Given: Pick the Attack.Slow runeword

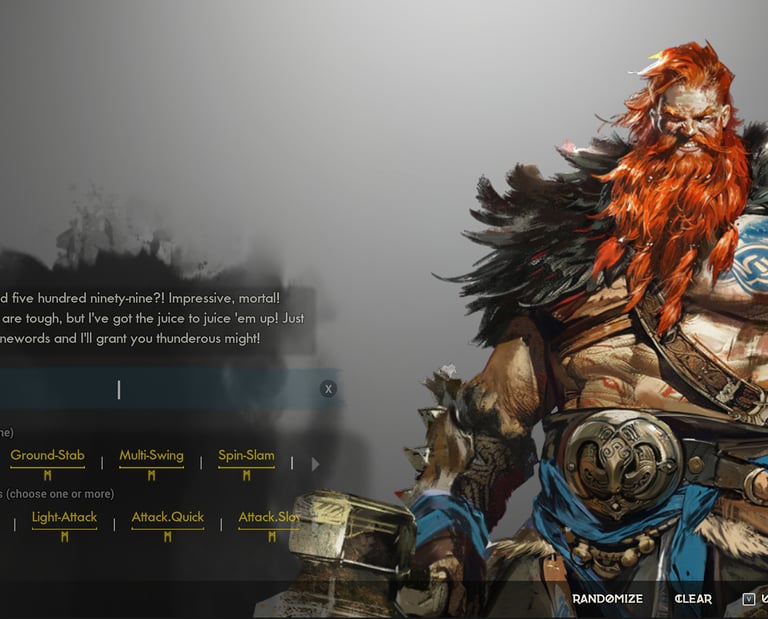Looking at the screenshot, I should pos(270,518).
